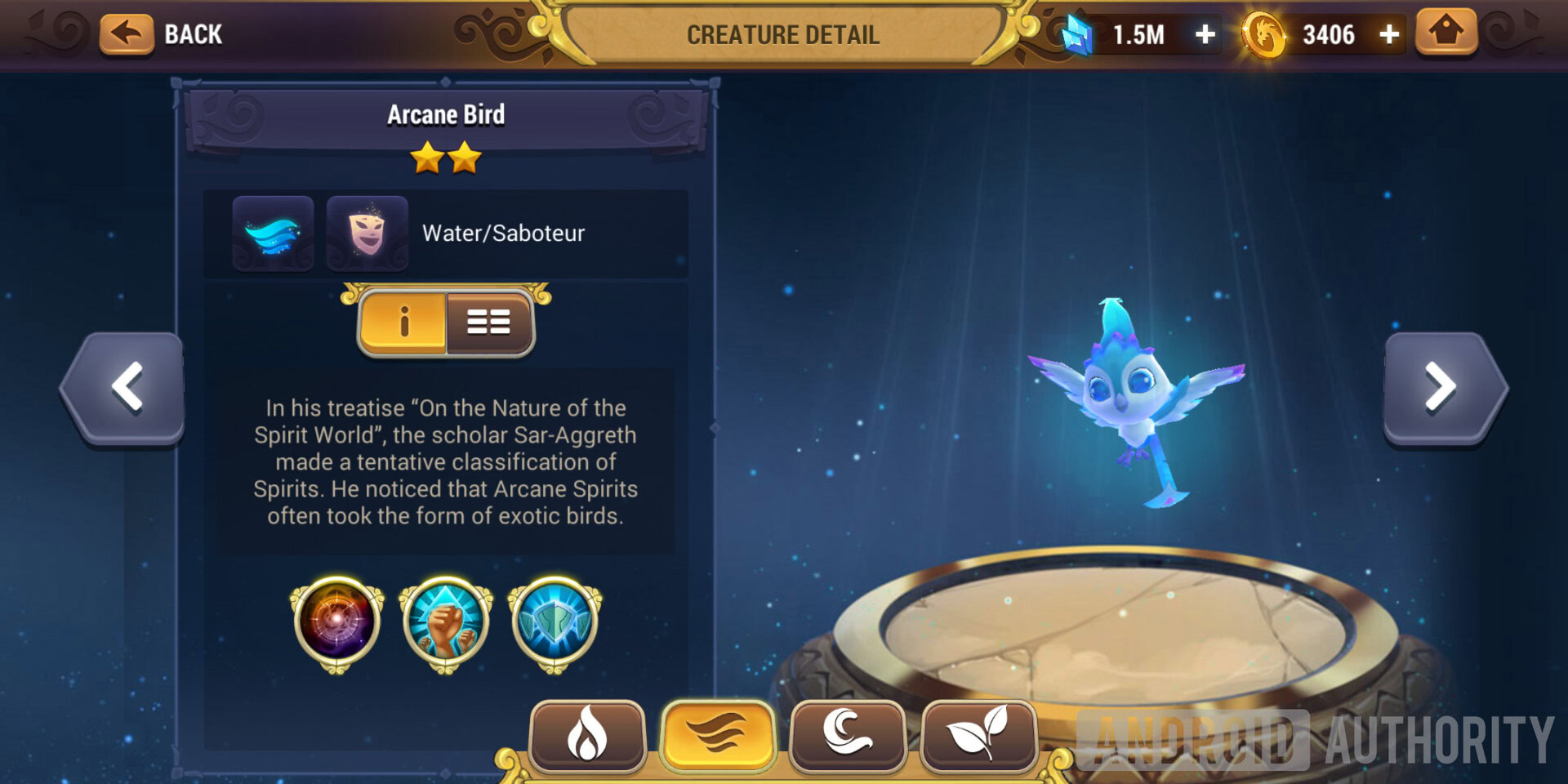Image resolution: width=1568 pixels, height=784 pixels.
Task: Go back with the BACK button
Action: point(162,34)
